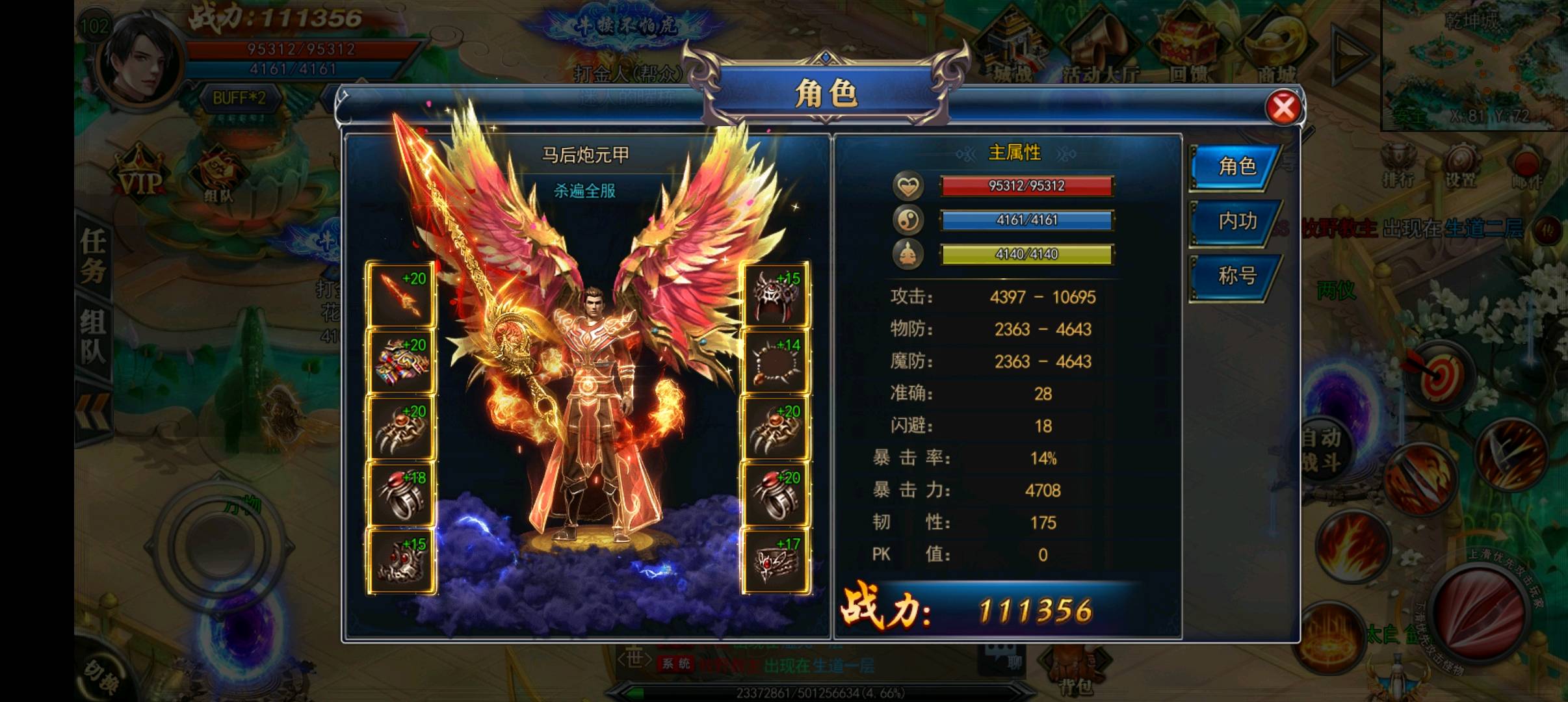Viewport: 1568px width, 702px height.
Task: Toggle 自动战斗 auto-battle
Action: pyautogui.click(x=1322, y=450)
